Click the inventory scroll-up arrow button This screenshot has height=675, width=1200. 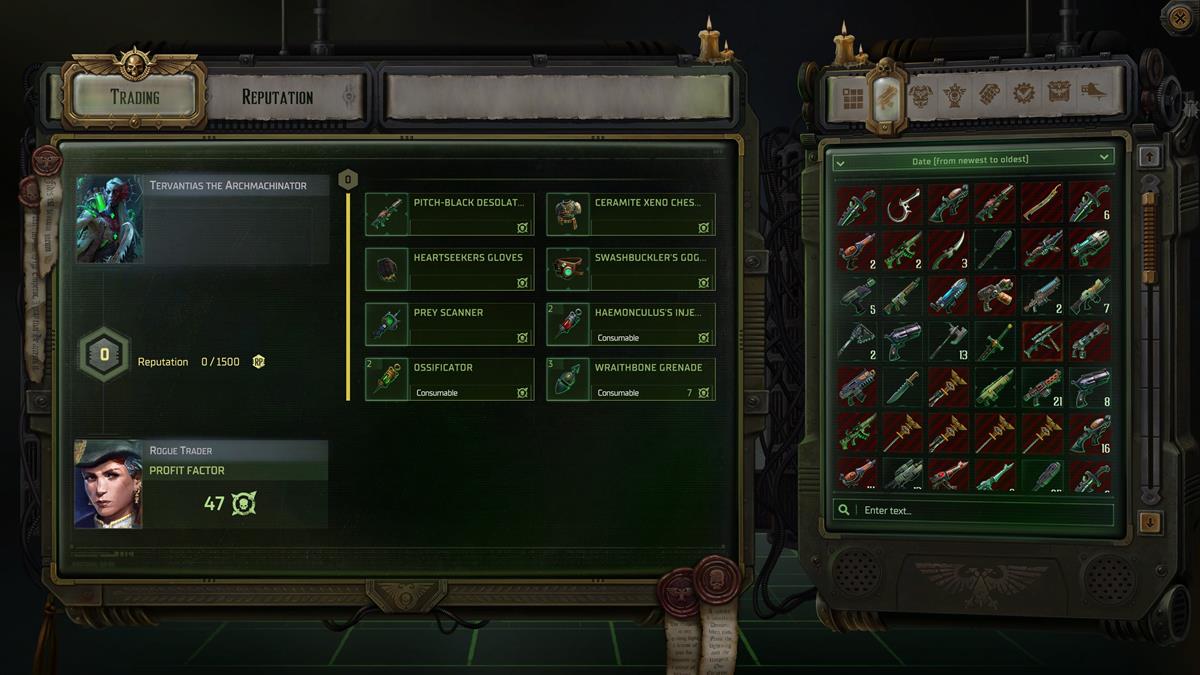tap(1150, 156)
